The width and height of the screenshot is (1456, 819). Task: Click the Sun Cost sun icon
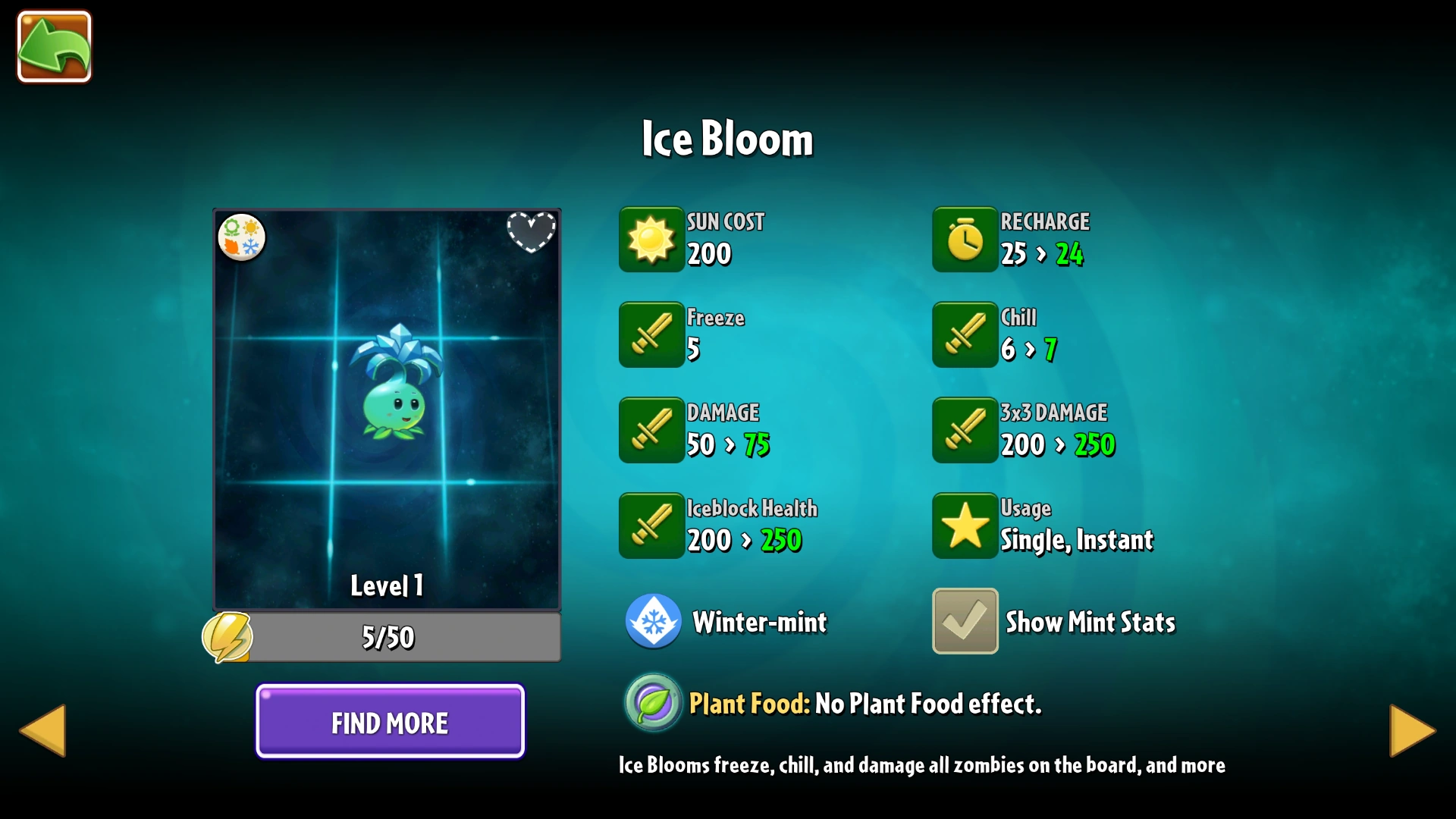(652, 240)
